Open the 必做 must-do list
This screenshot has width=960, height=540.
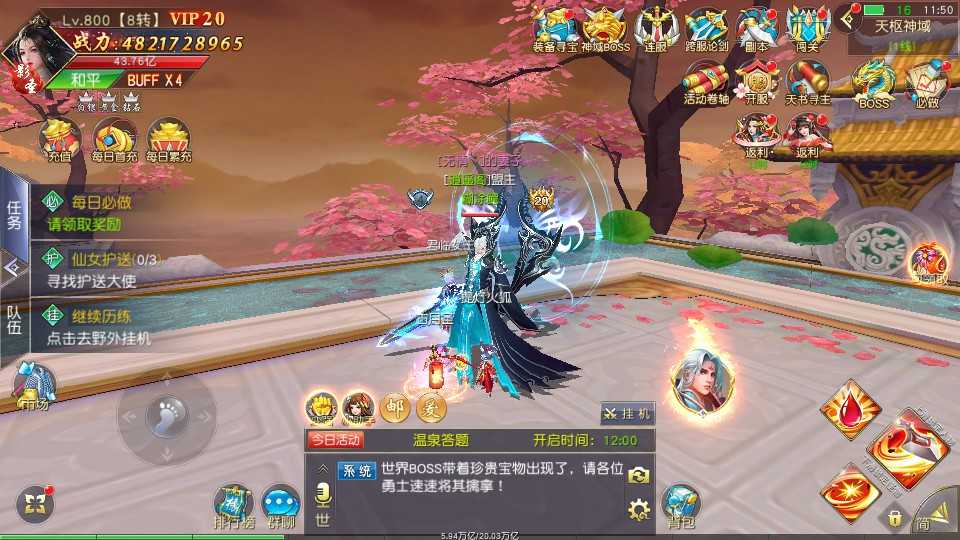click(926, 82)
